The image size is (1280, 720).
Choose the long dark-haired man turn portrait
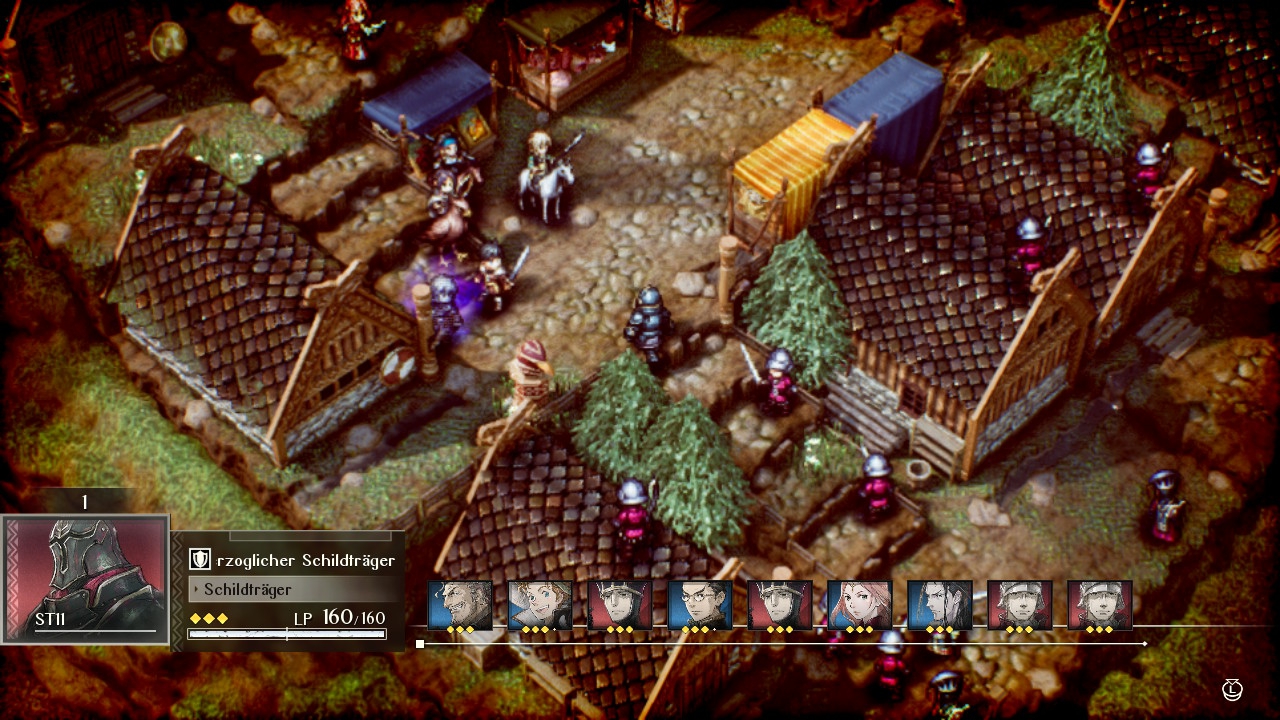coord(940,604)
